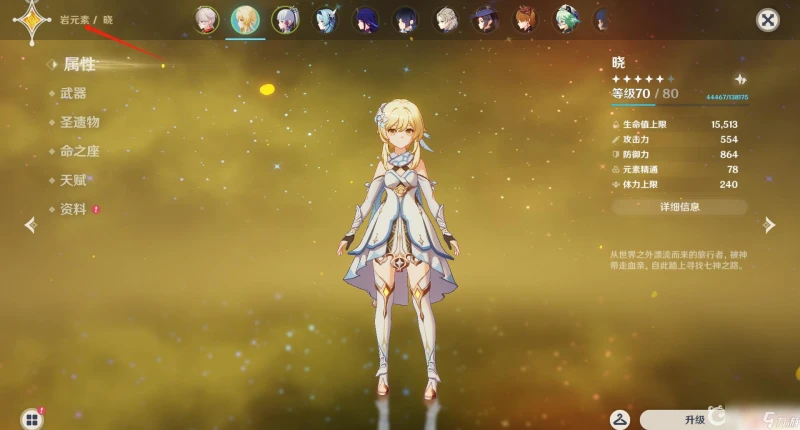Switch to the previous character with left arrow

point(31,225)
